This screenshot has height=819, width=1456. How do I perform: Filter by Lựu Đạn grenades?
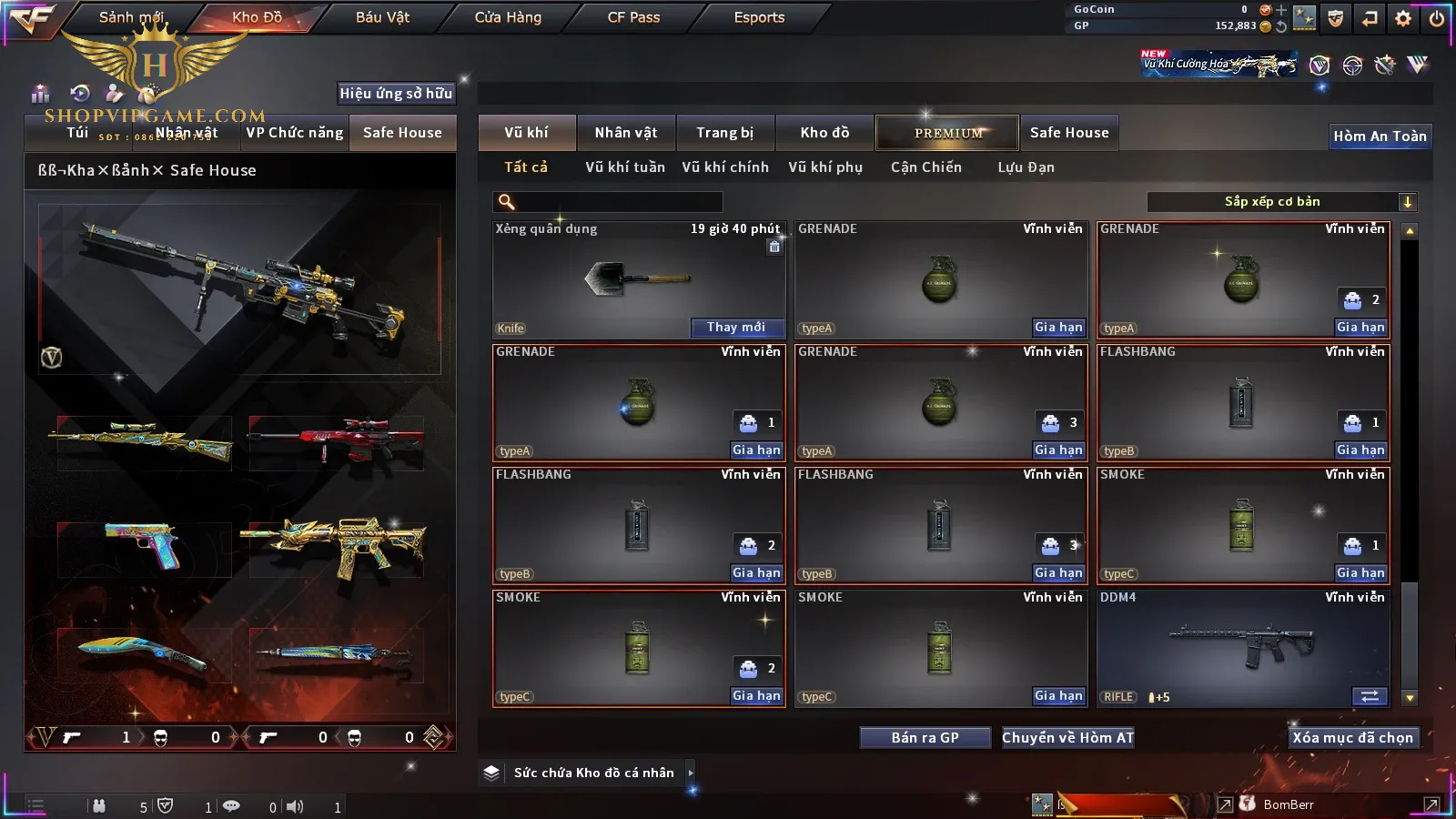click(1026, 167)
